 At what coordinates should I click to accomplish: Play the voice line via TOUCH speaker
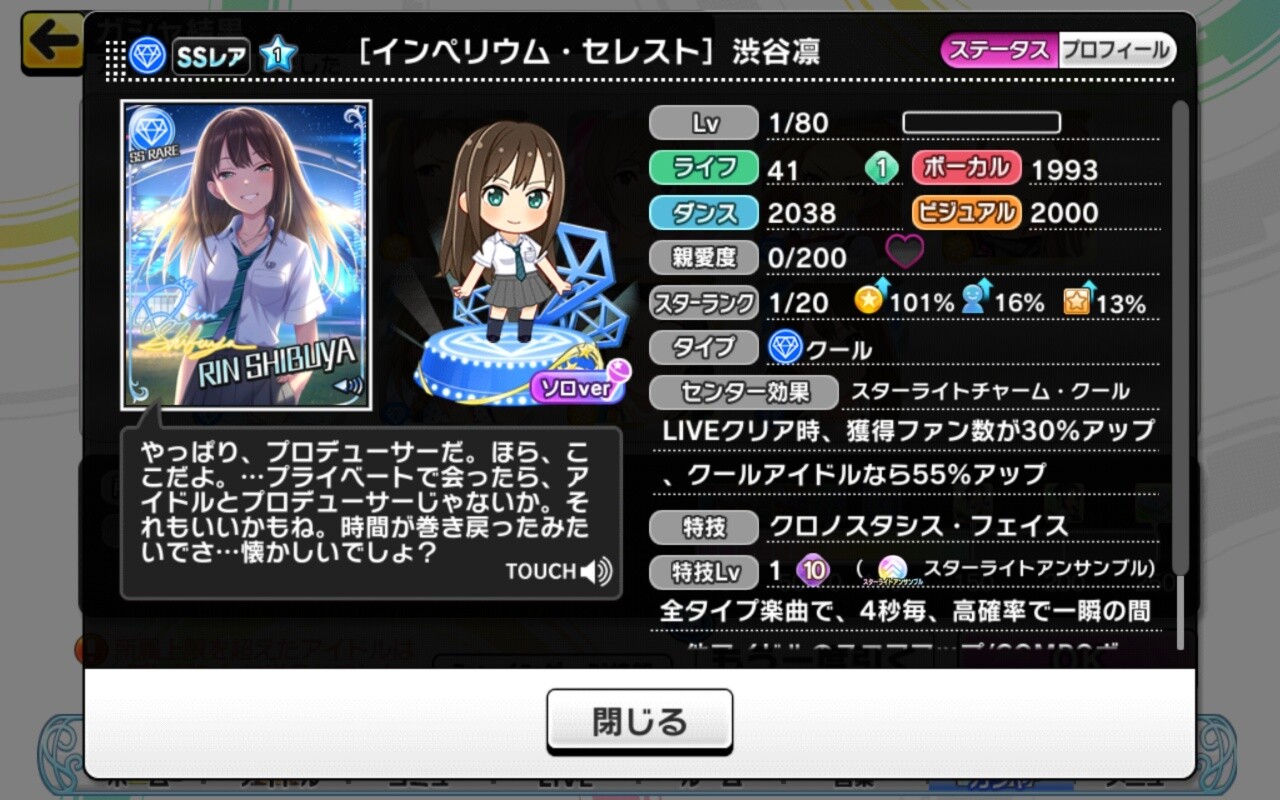pyautogui.click(x=559, y=572)
